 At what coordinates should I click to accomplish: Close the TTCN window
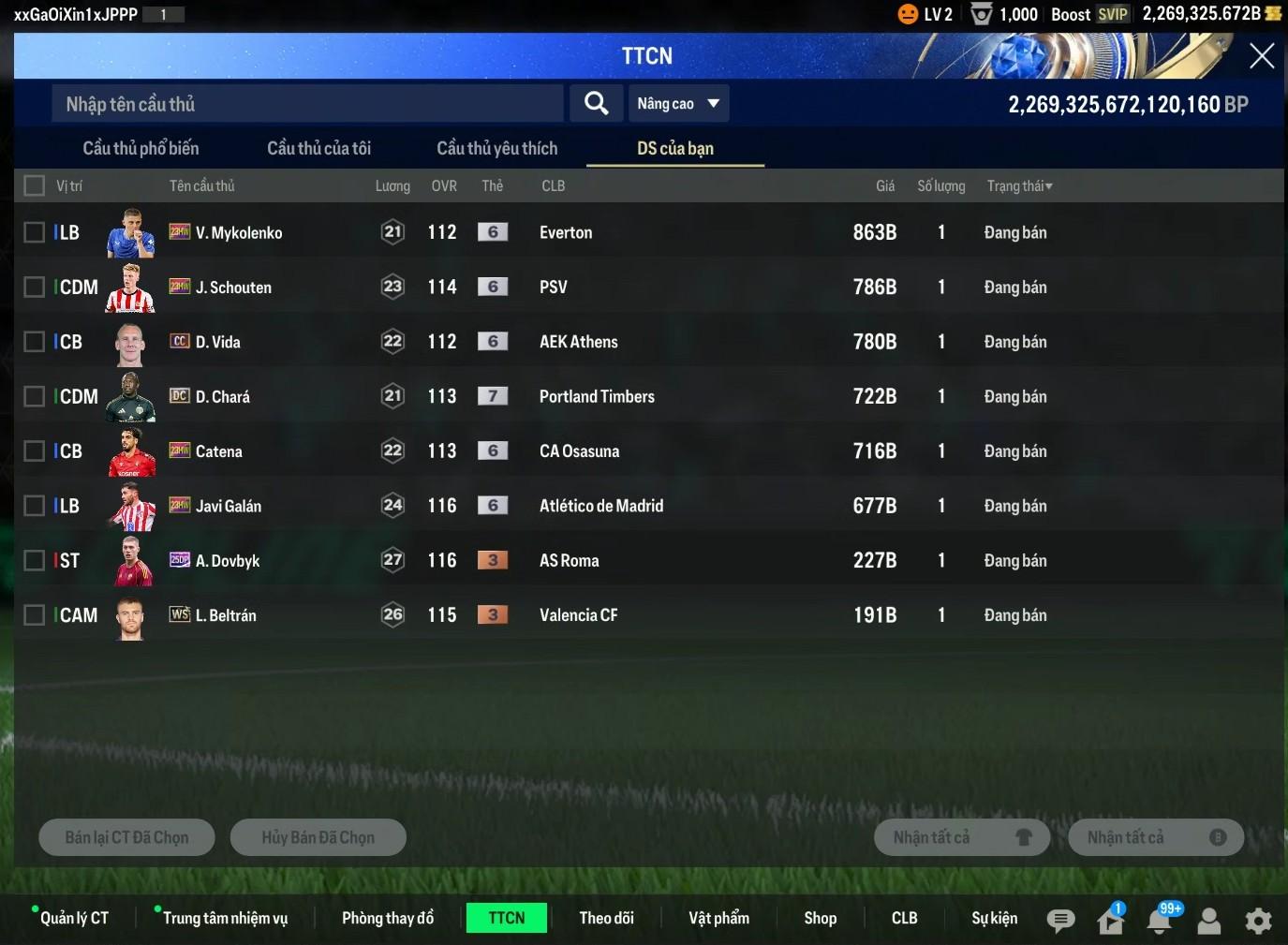pos(1261,56)
